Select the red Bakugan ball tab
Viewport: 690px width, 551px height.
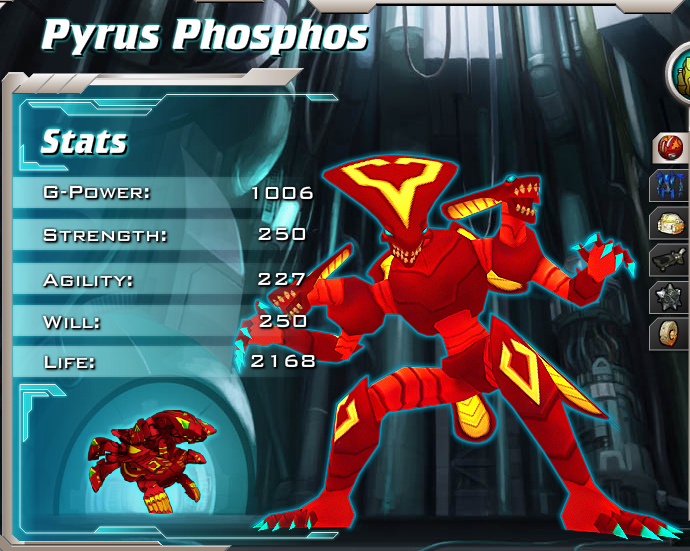(x=669, y=149)
